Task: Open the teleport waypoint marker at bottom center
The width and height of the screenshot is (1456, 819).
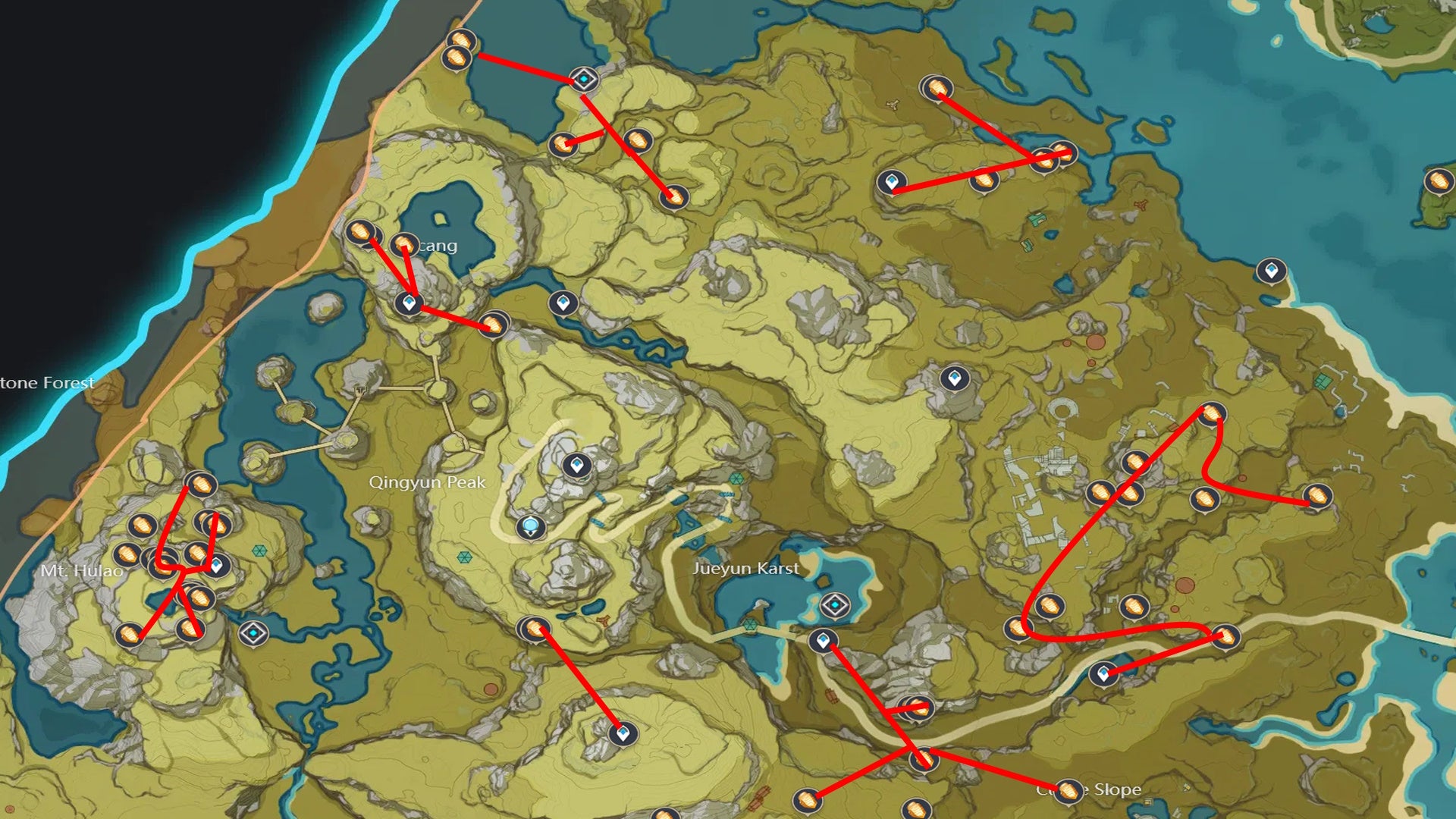Action: pyautogui.click(x=622, y=733)
